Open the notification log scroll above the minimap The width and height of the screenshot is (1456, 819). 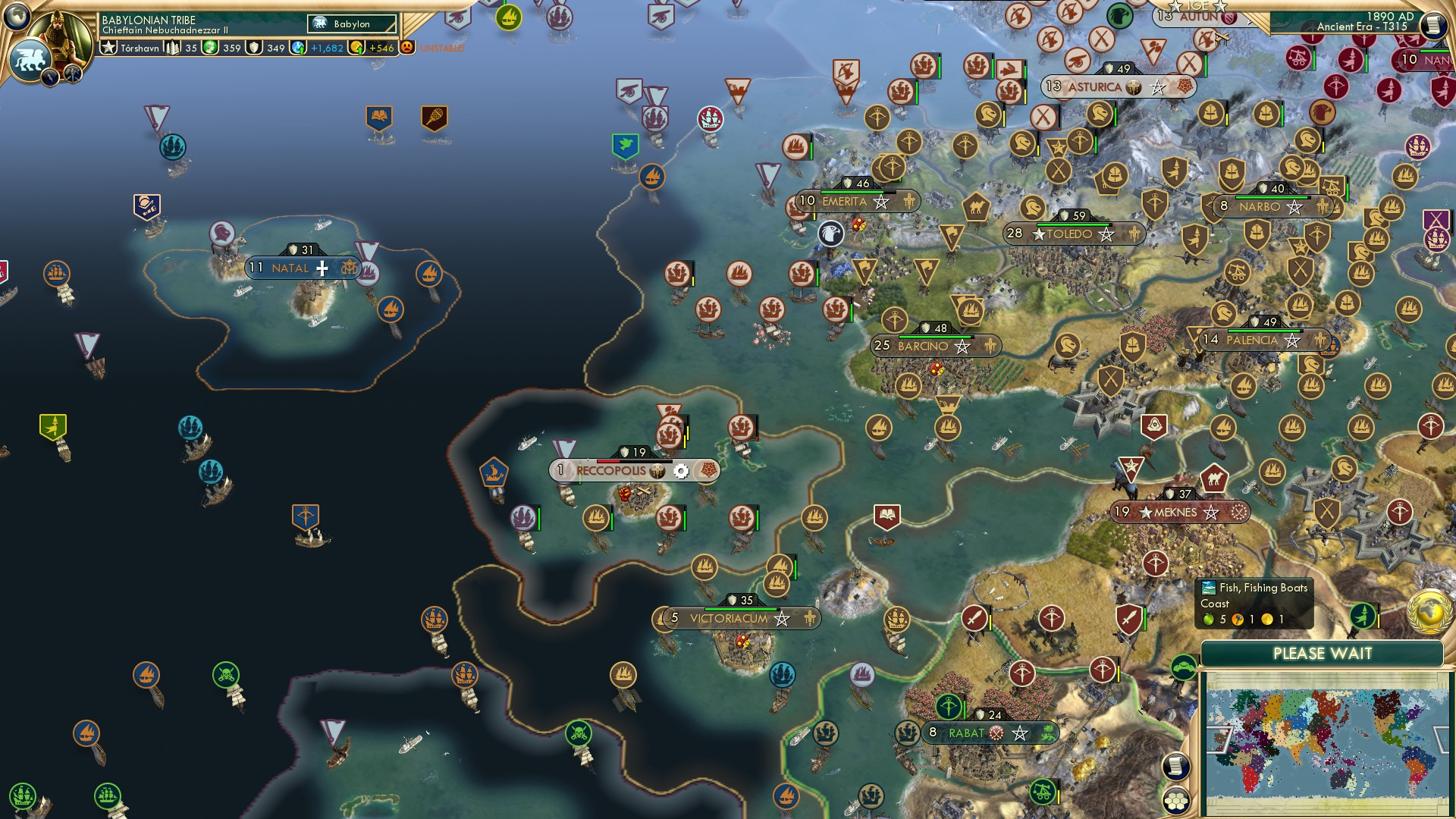click(1176, 766)
